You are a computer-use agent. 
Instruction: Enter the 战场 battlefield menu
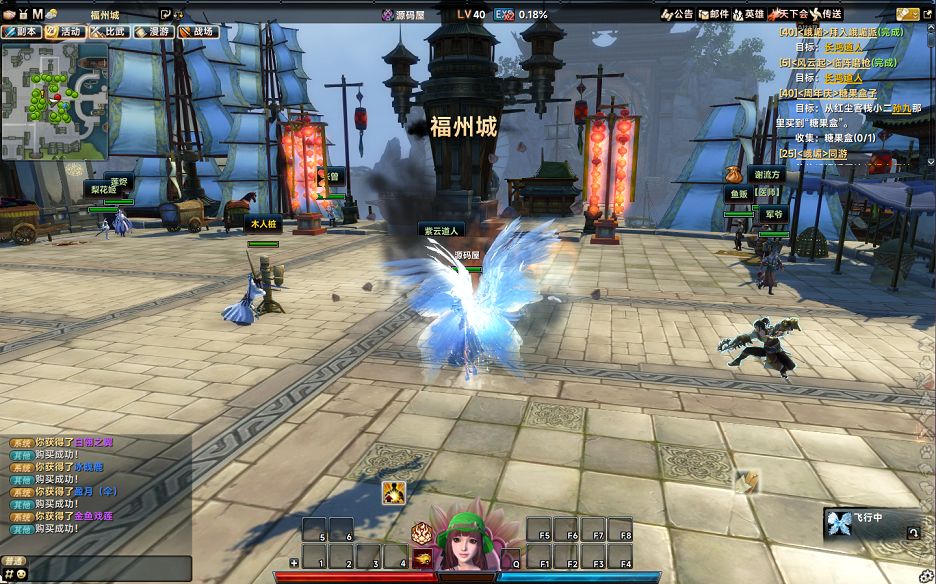(x=198, y=31)
